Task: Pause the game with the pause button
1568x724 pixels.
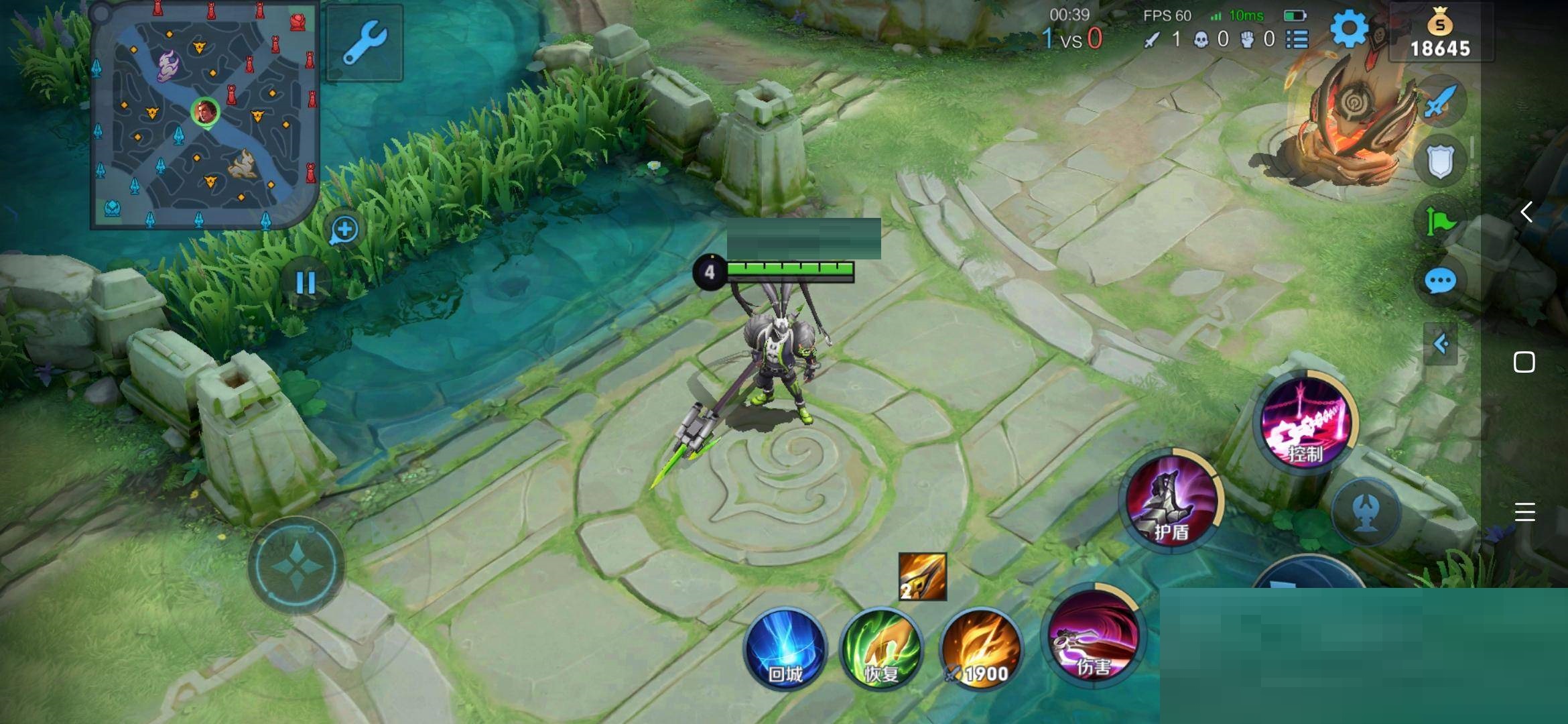Action: (x=306, y=283)
